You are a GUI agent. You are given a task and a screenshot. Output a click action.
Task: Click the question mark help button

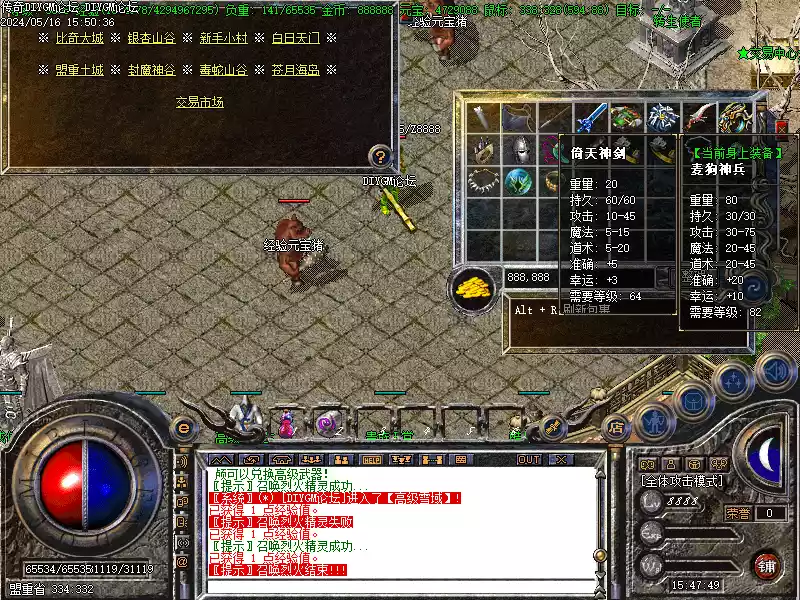379,155
